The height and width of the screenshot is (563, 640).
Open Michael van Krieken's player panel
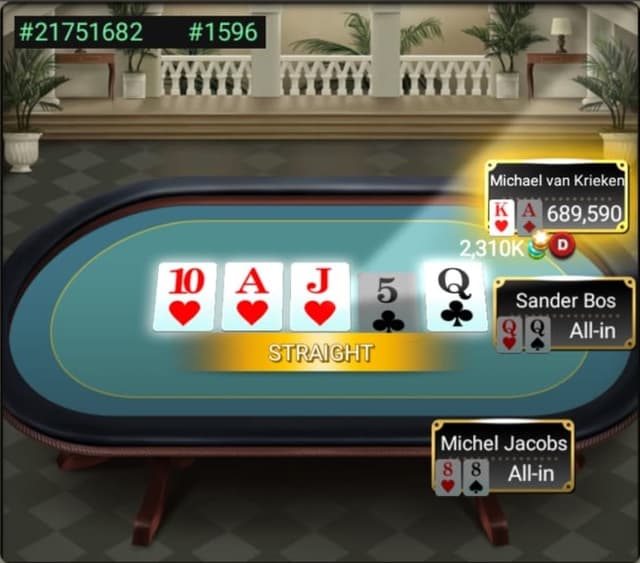click(557, 198)
